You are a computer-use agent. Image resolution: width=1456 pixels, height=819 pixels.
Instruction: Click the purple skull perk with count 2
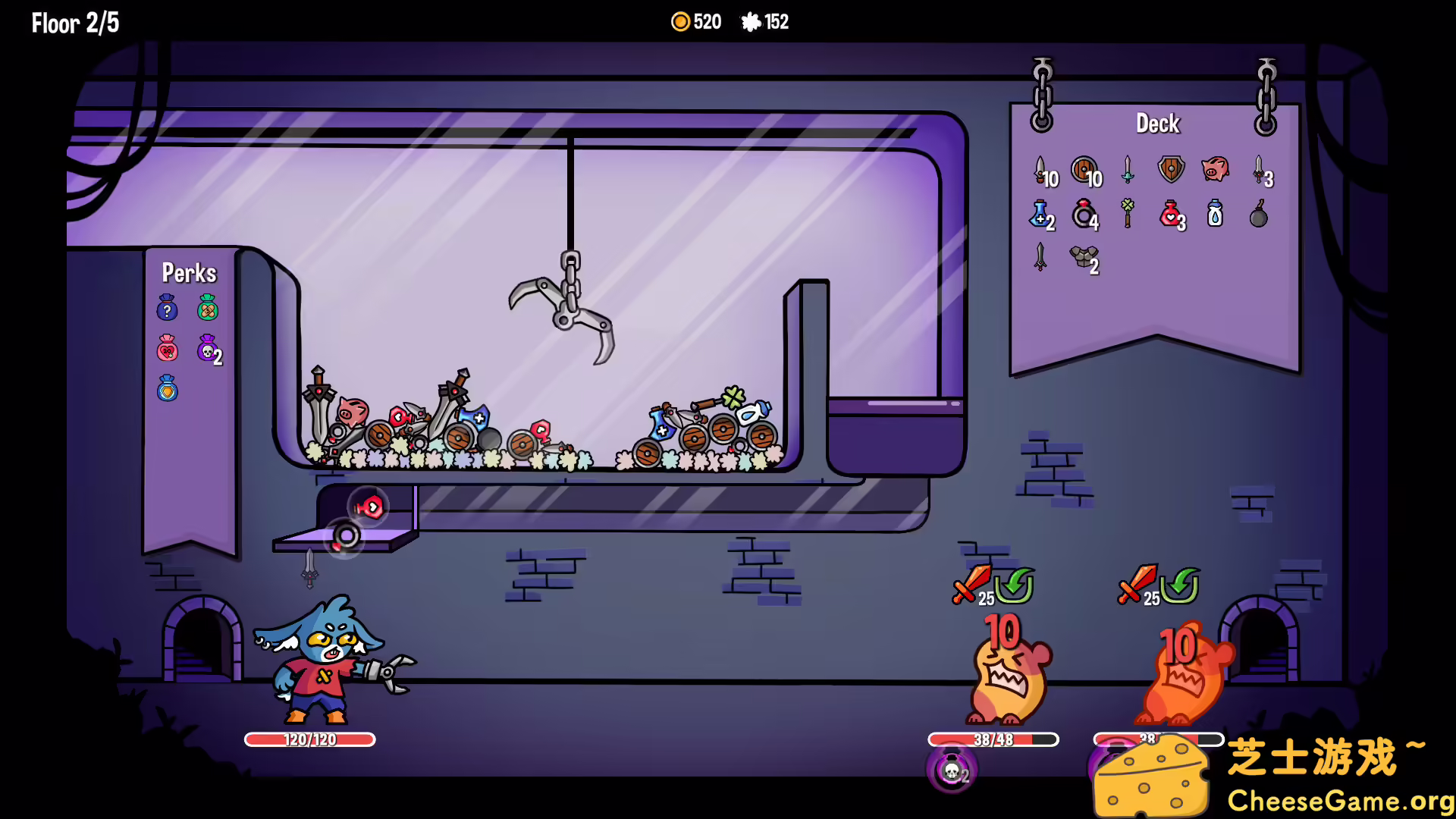pos(206,350)
